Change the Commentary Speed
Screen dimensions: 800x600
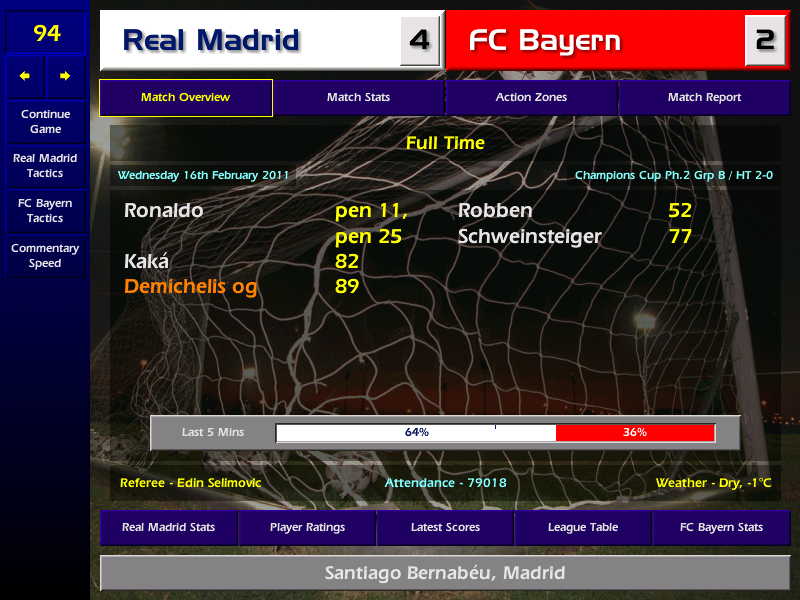tap(45, 256)
